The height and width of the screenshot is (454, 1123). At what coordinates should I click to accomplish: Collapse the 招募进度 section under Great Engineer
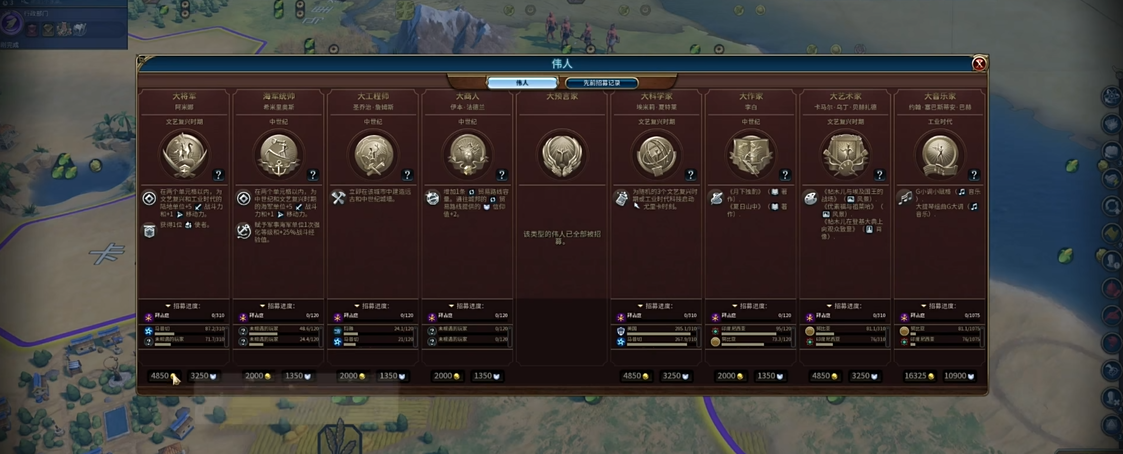[372, 306]
